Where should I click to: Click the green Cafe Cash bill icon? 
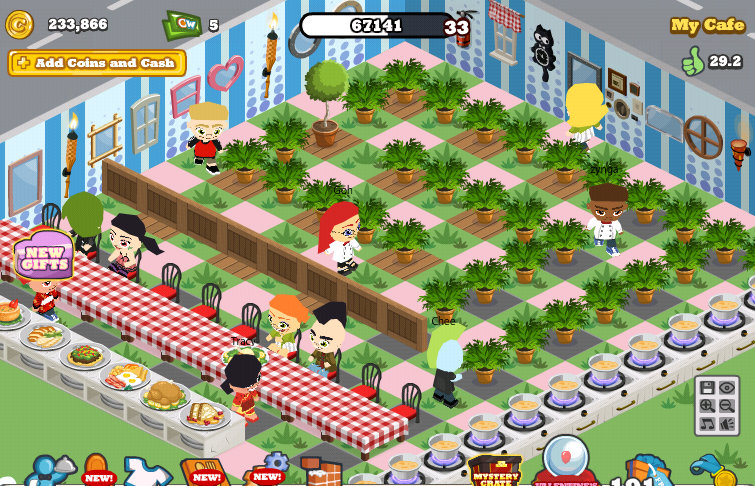pyautogui.click(x=182, y=24)
